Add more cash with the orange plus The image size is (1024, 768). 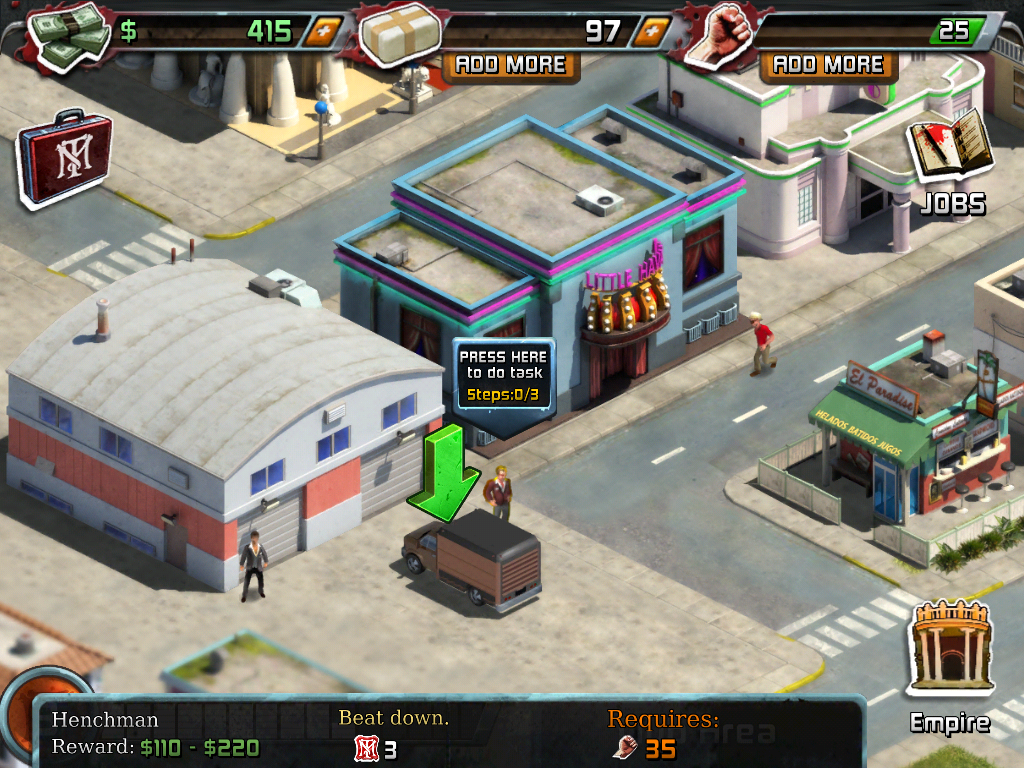(x=322, y=31)
